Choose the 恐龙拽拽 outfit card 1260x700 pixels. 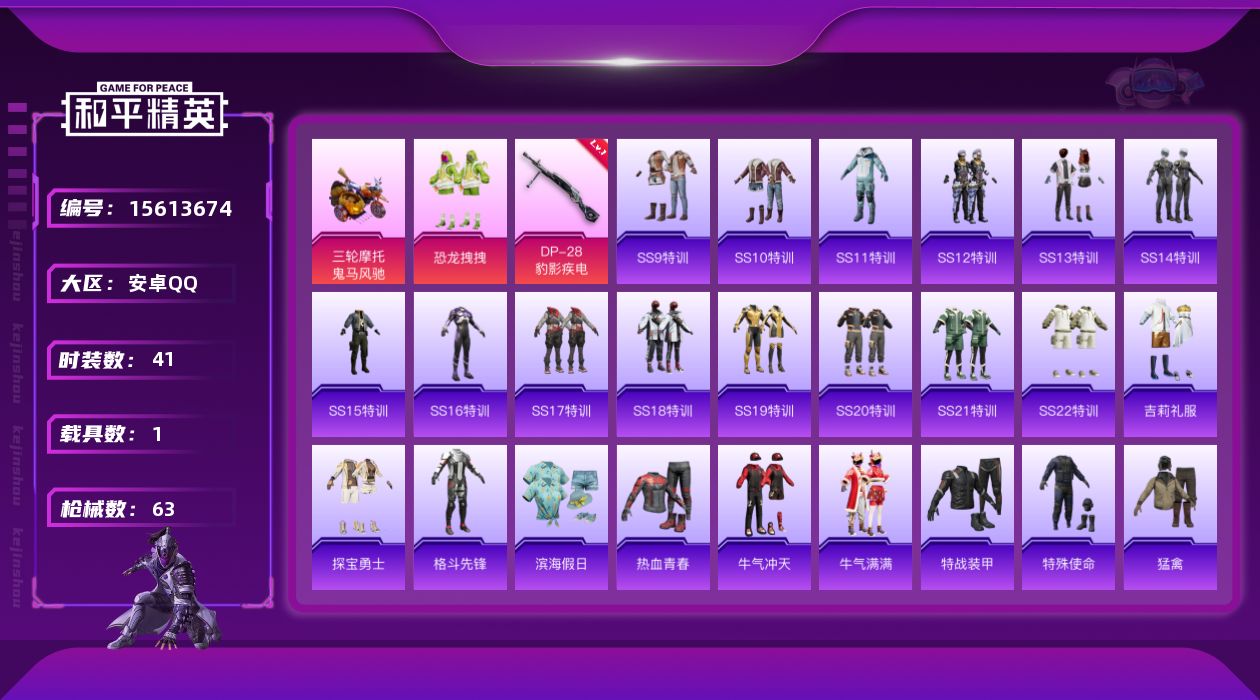(x=460, y=211)
